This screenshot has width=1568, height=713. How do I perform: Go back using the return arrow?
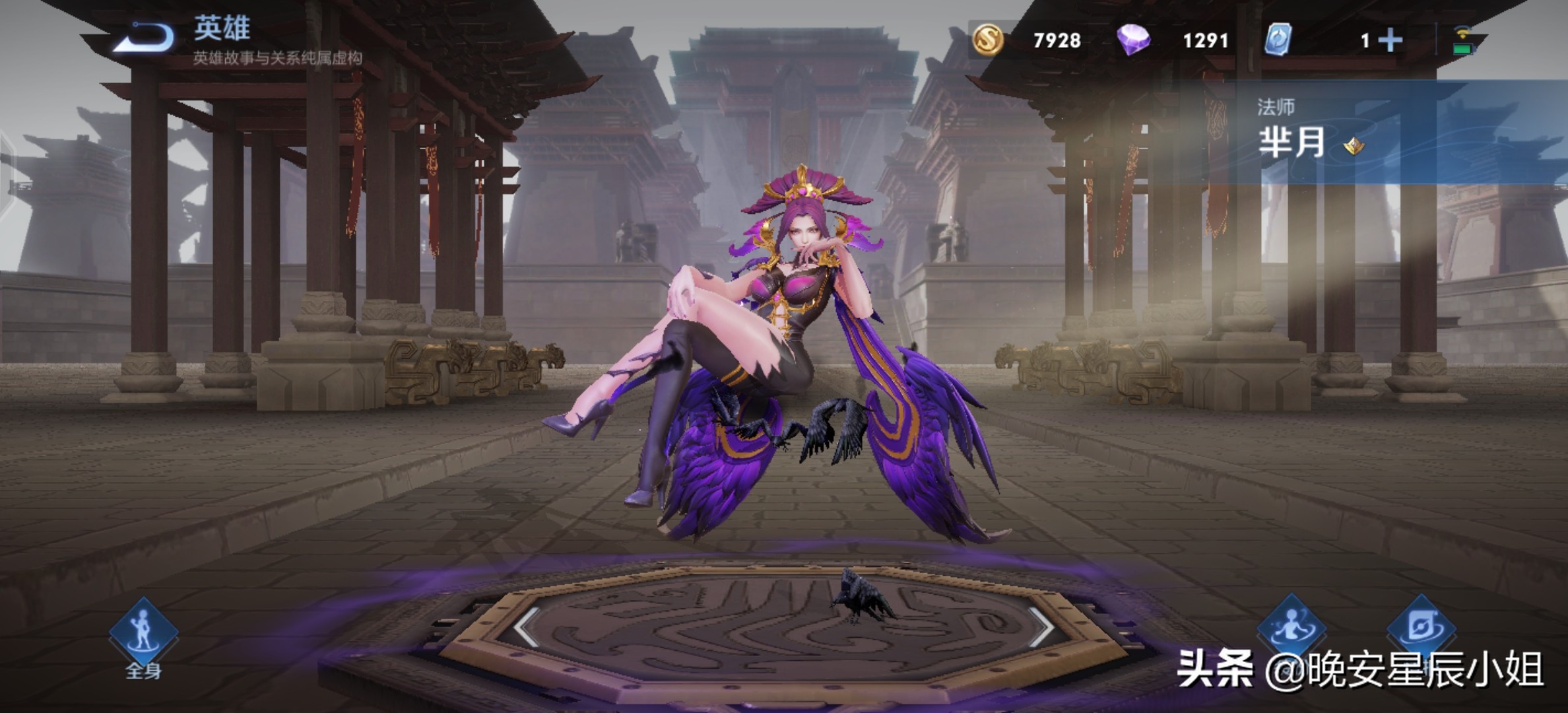(x=145, y=37)
